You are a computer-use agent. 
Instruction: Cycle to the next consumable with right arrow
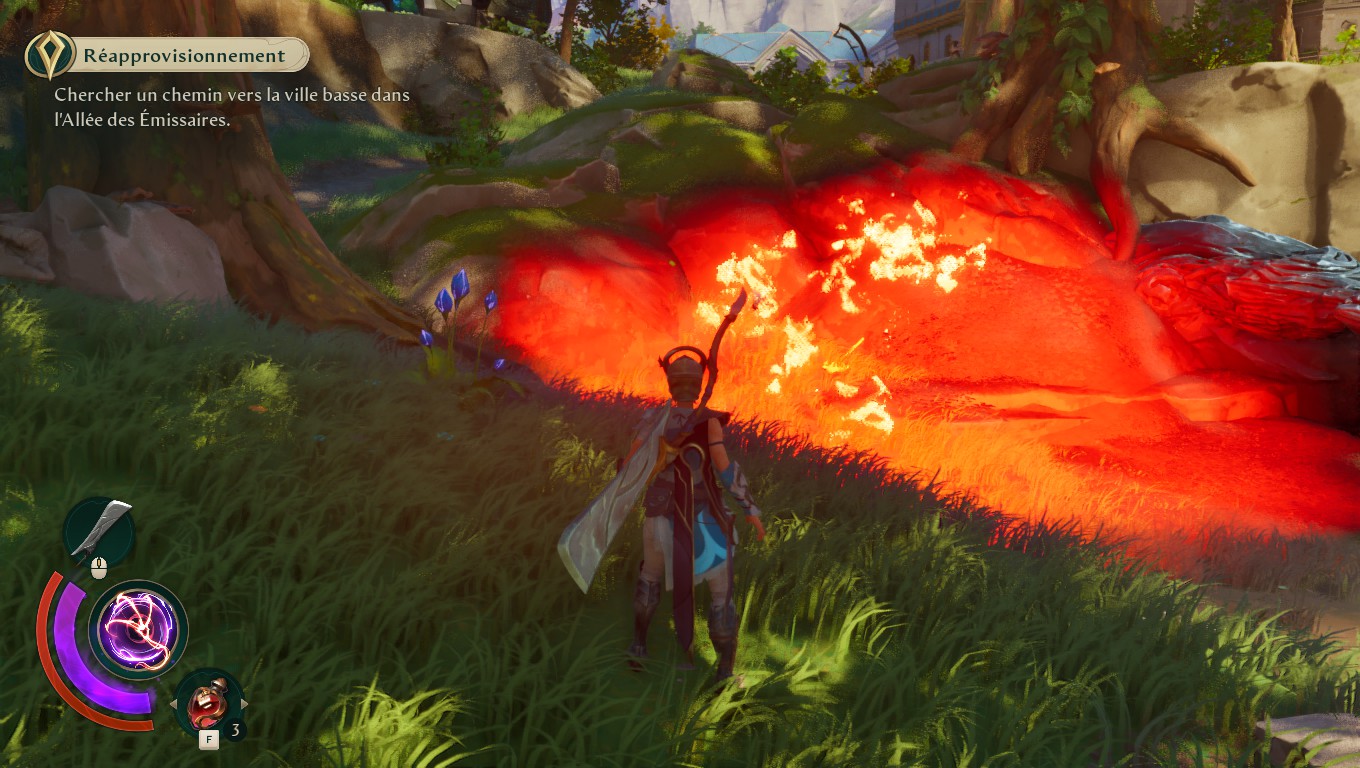245,704
